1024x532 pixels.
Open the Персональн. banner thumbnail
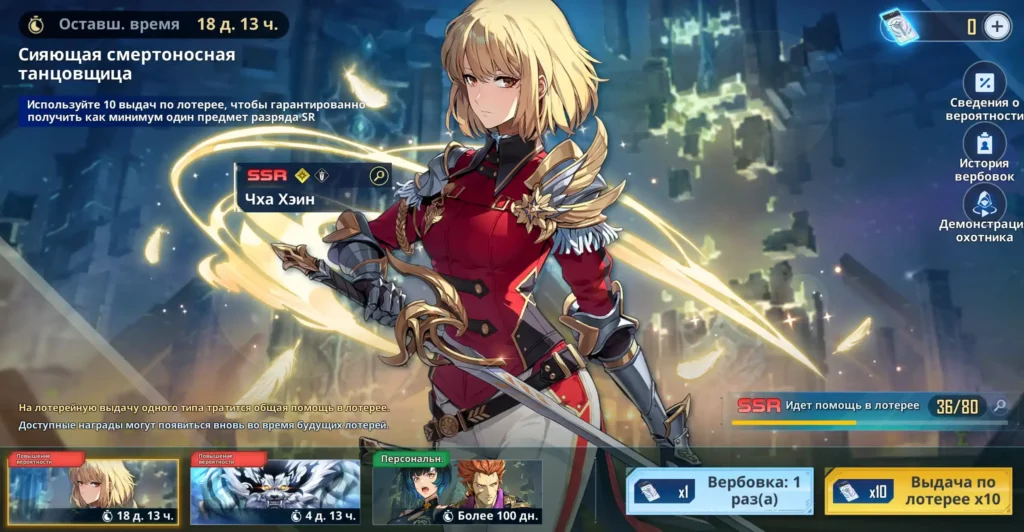457,492
